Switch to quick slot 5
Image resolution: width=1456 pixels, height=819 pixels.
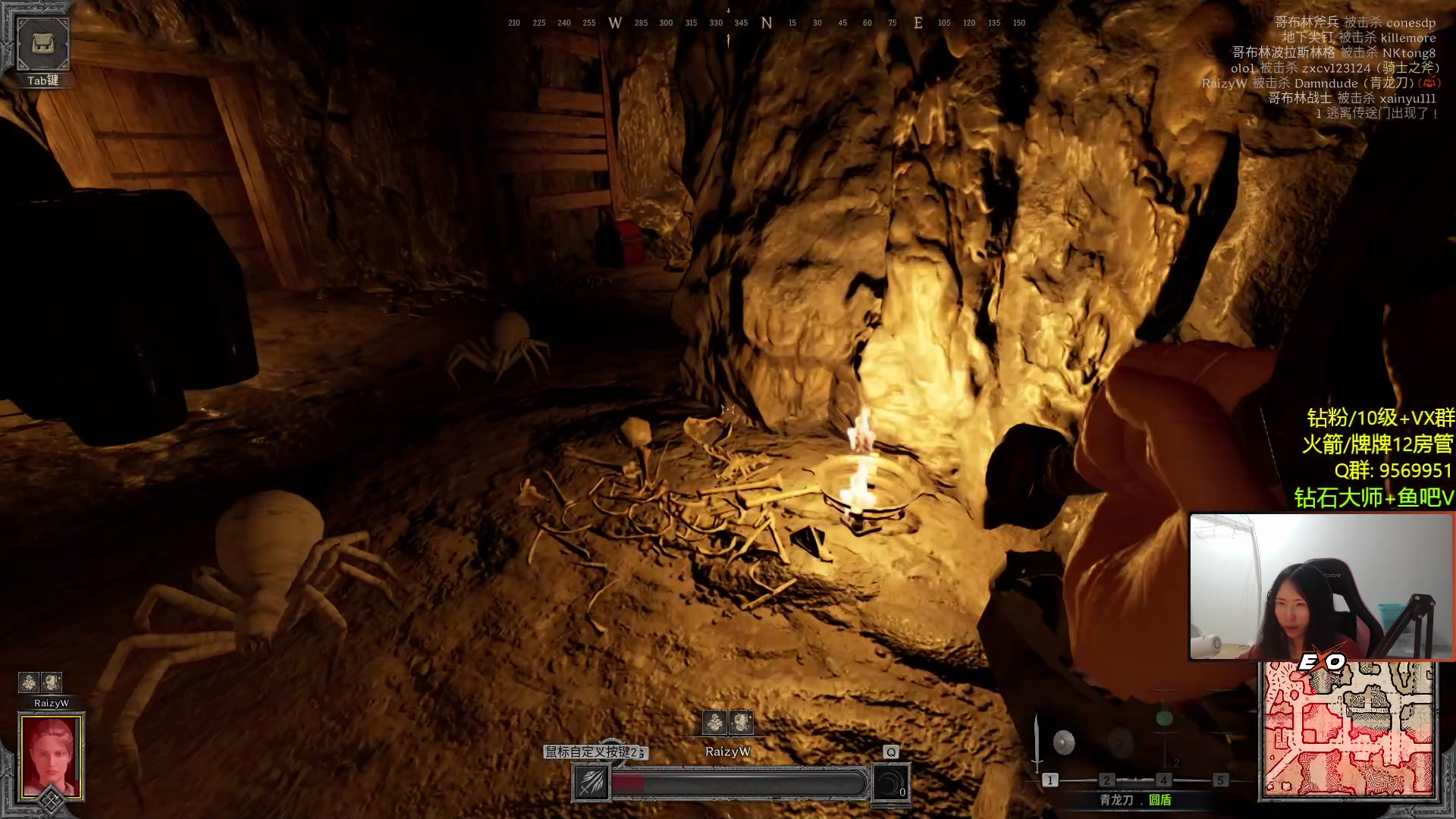pos(1220,780)
